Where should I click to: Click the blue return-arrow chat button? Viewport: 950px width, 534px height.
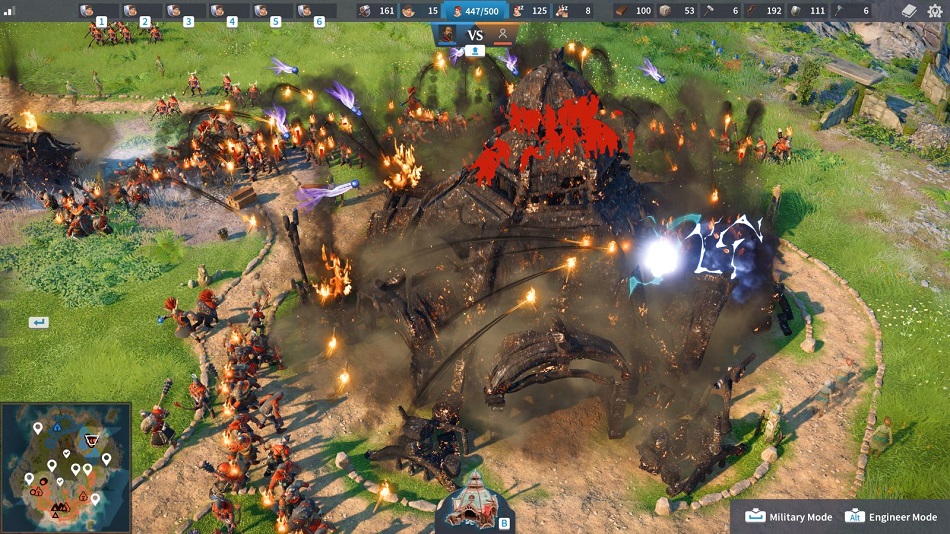pos(38,322)
